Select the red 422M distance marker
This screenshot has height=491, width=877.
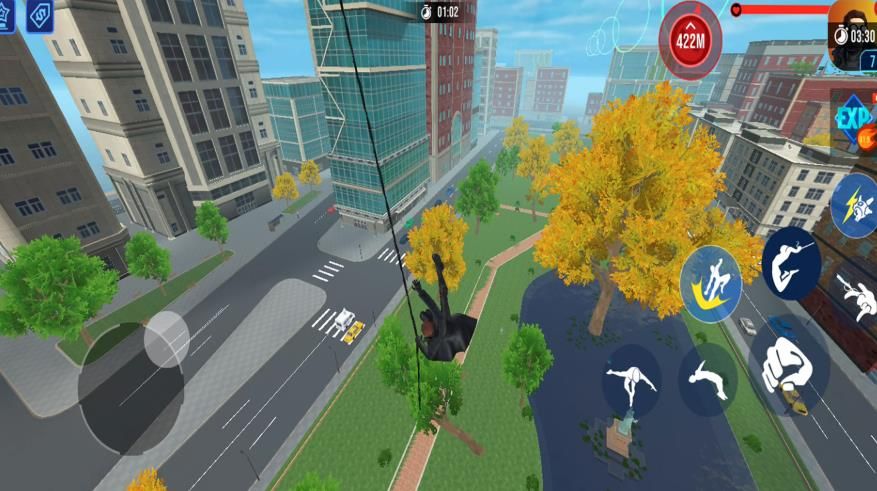pos(690,41)
